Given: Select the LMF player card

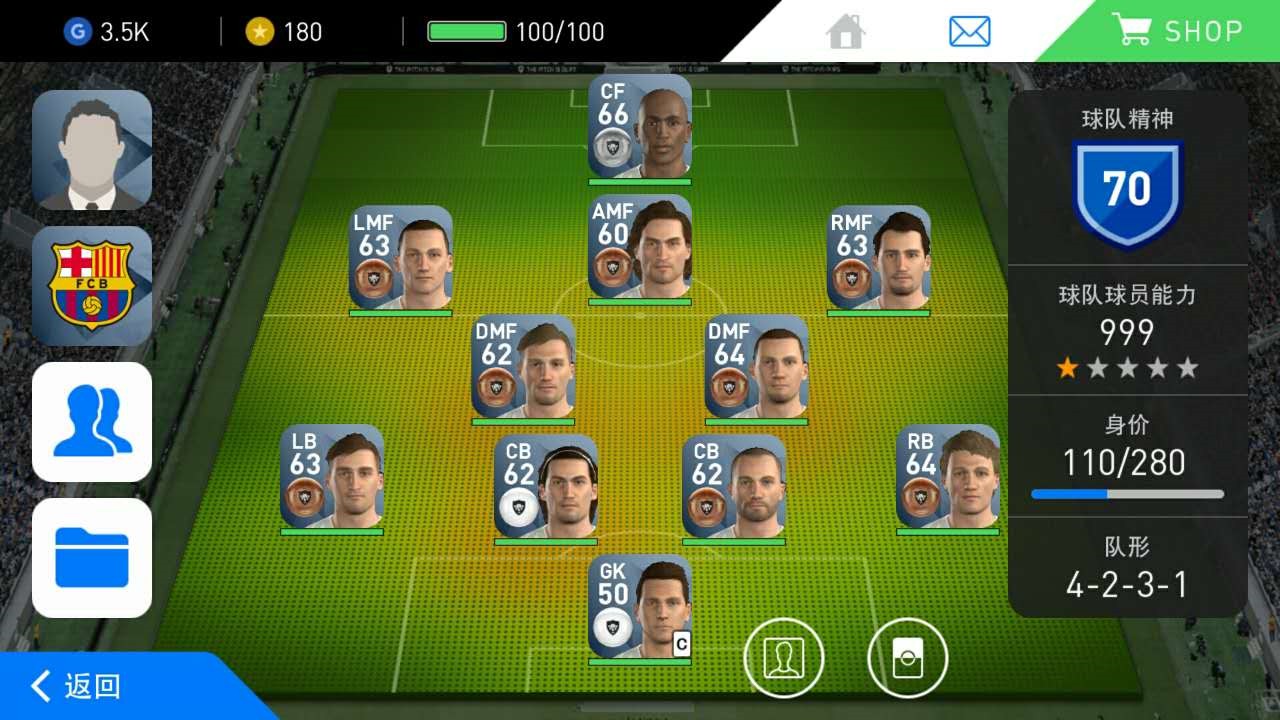Looking at the screenshot, I should [x=401, y=258].
